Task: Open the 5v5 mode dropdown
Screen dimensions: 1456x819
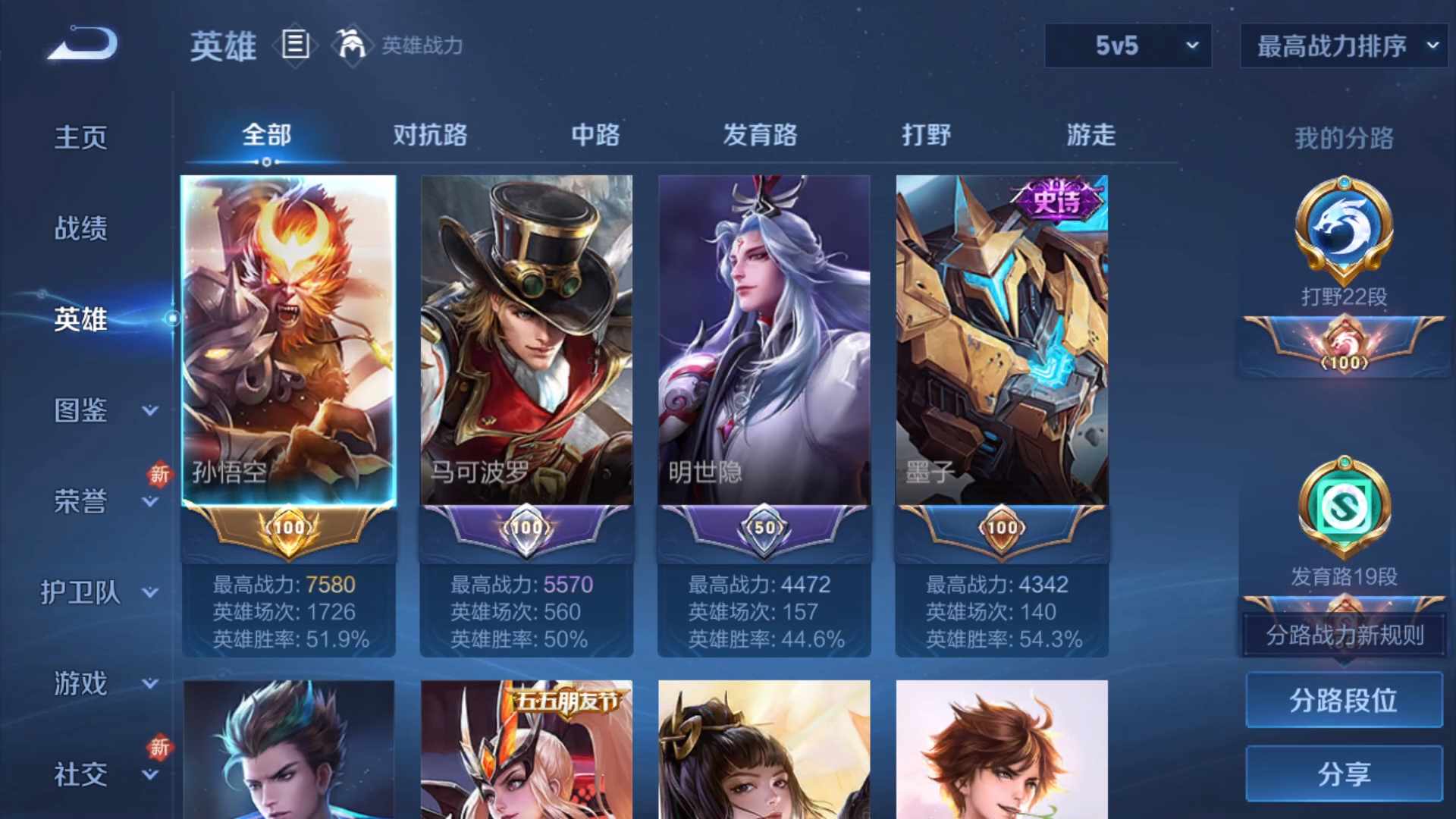Action: 1128,45
